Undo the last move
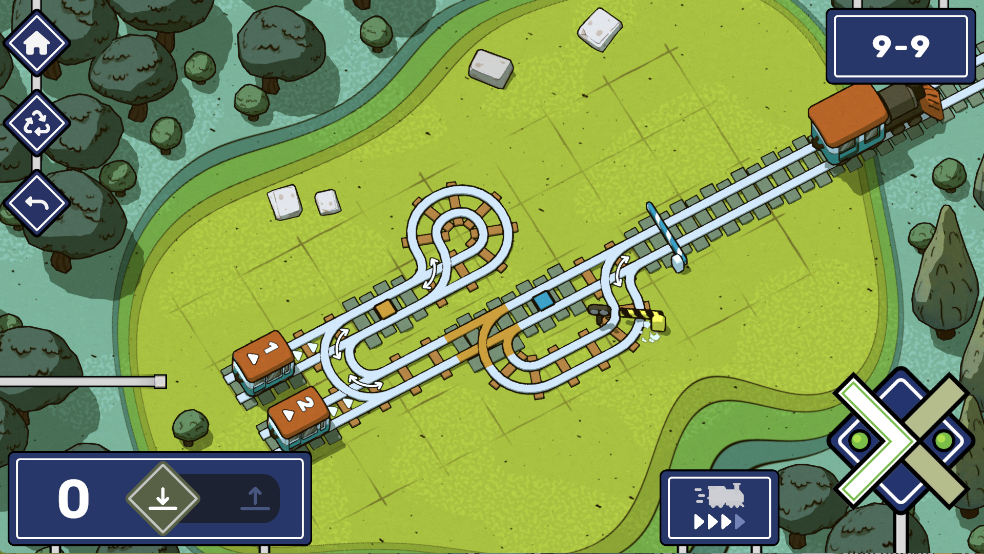The image size is (984, 554). (36, 203)
